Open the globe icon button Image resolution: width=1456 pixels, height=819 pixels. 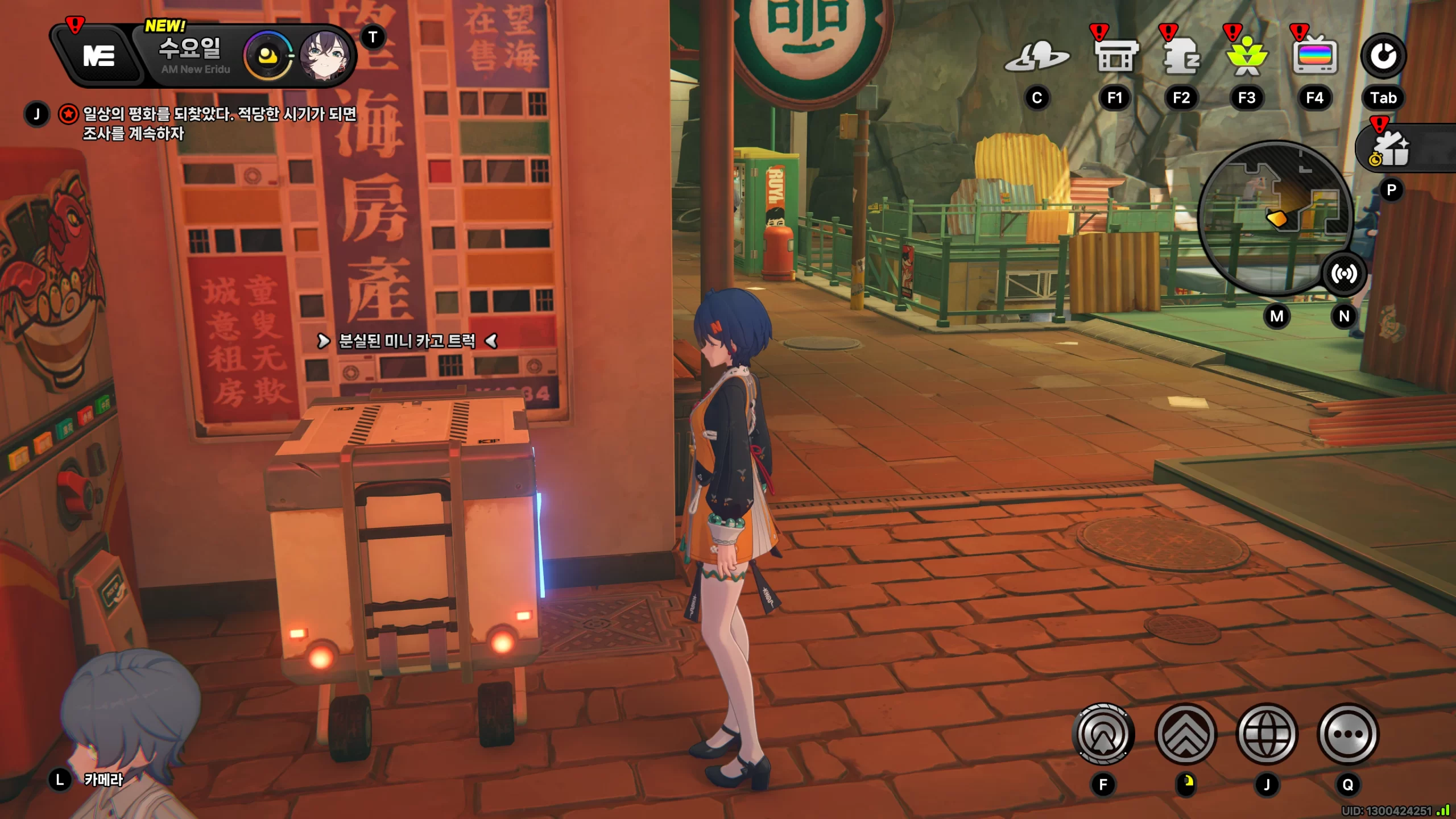click(x=1267, y=734)
